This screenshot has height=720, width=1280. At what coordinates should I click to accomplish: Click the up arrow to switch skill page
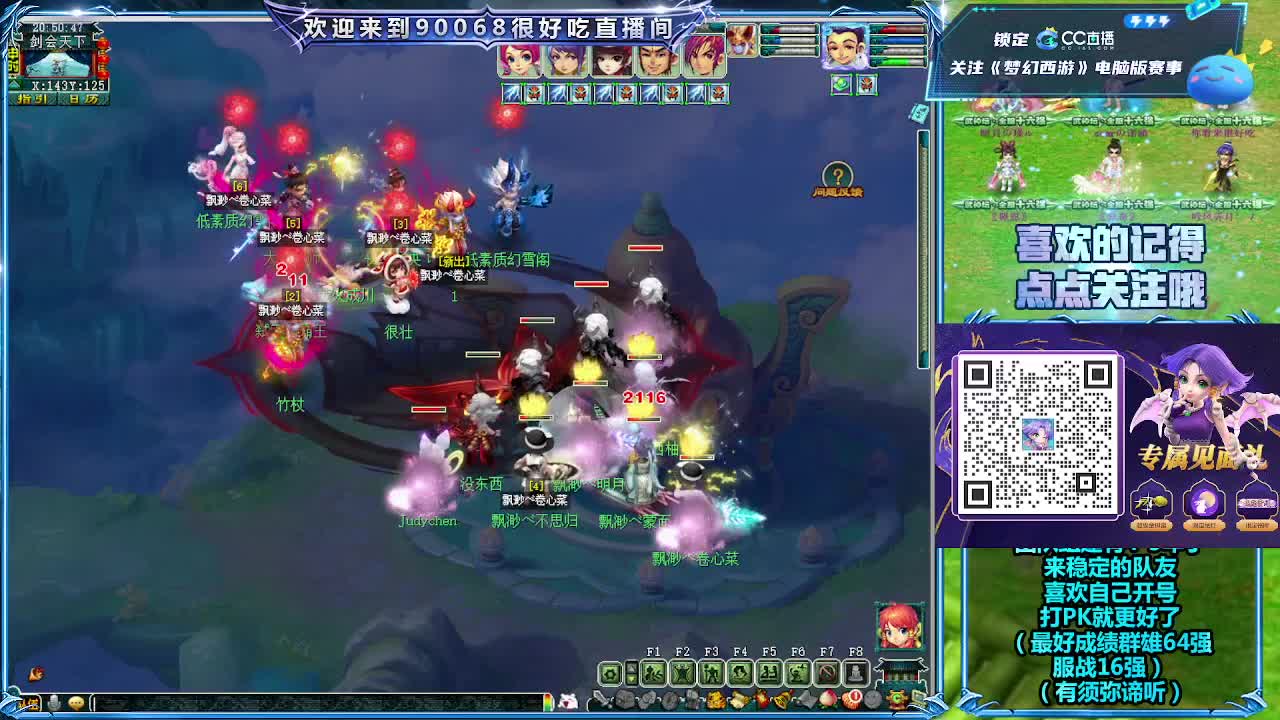coord(632,667)
